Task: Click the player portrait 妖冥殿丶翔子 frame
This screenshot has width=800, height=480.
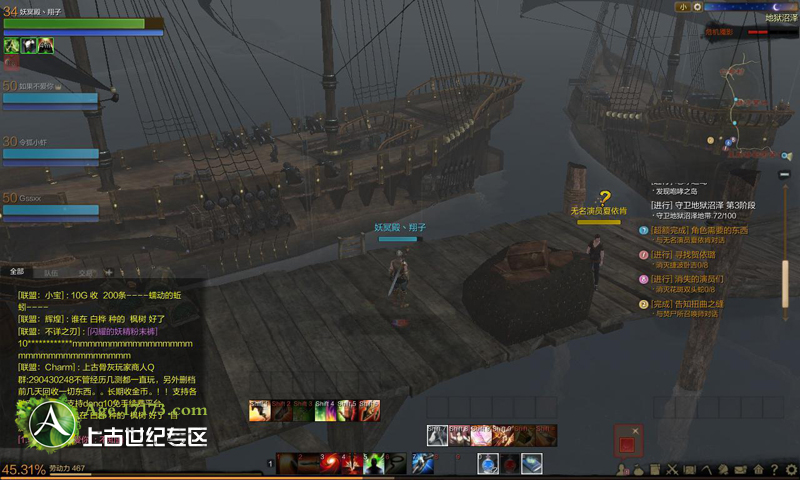Action: 85,22
